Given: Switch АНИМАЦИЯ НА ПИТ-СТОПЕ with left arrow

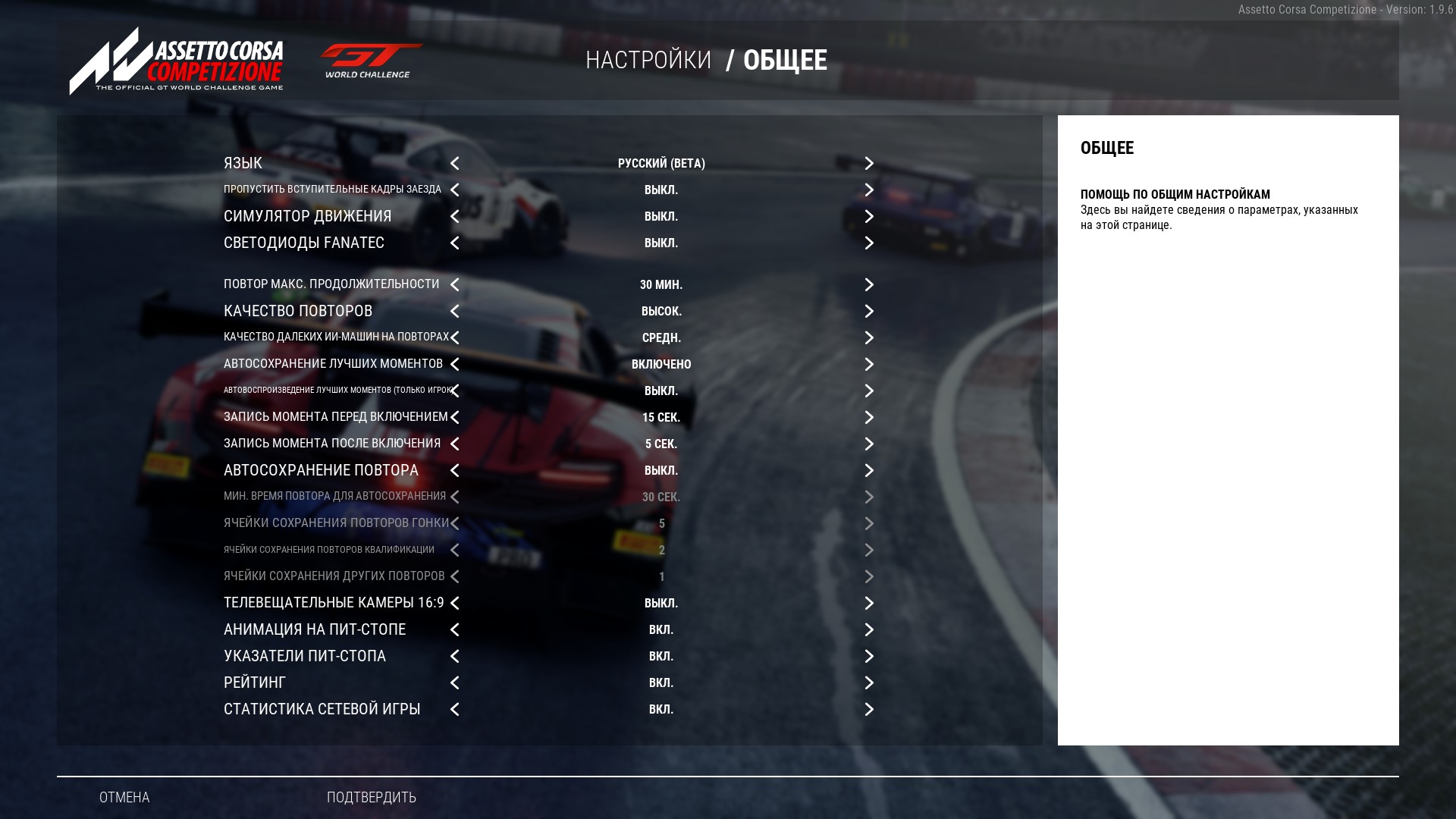Looking at the screenshot, I should (x=455, y=630).
